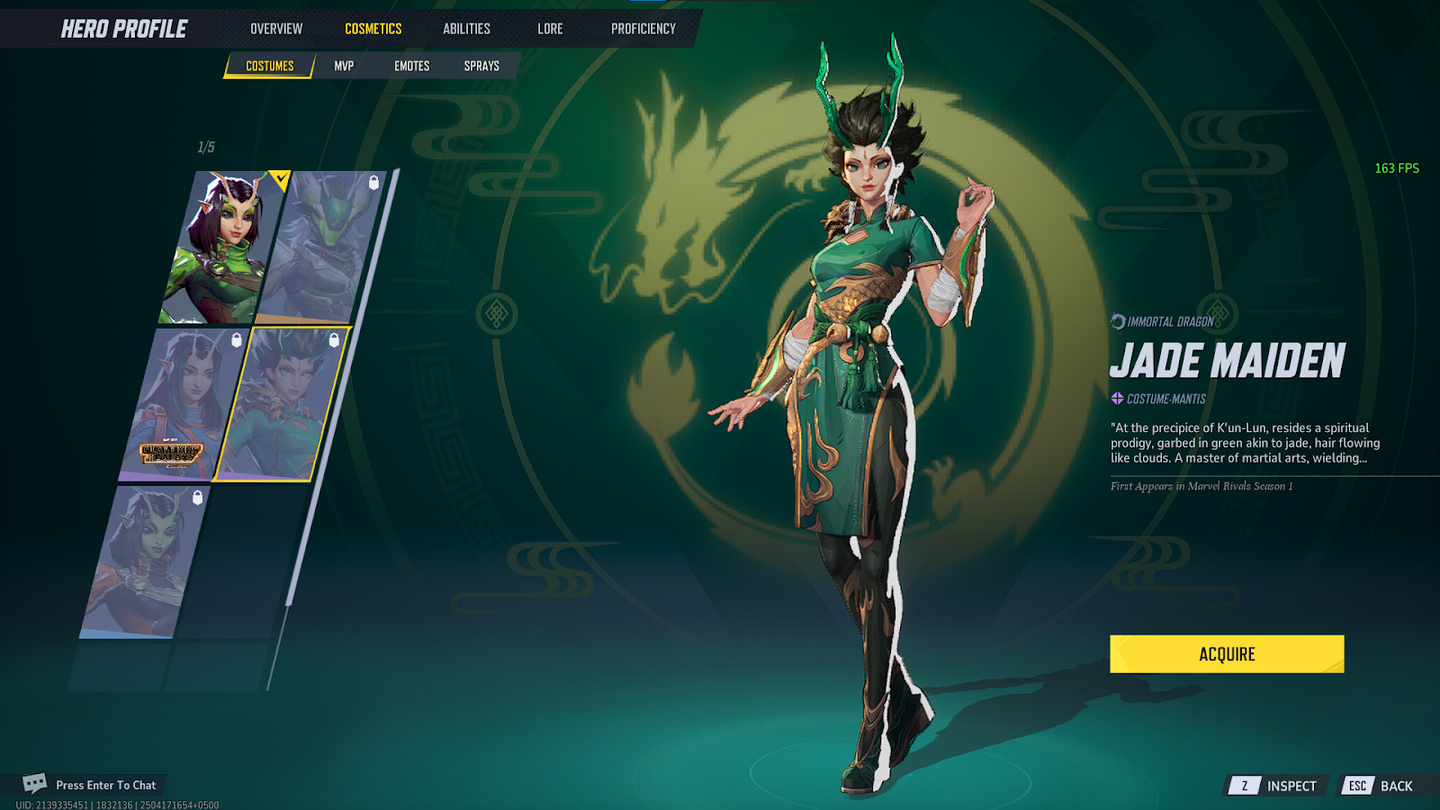Image resolution: width=1440 pixels, height=810 pixels.
Task: Show the Abilities tab
Action: 466,29
